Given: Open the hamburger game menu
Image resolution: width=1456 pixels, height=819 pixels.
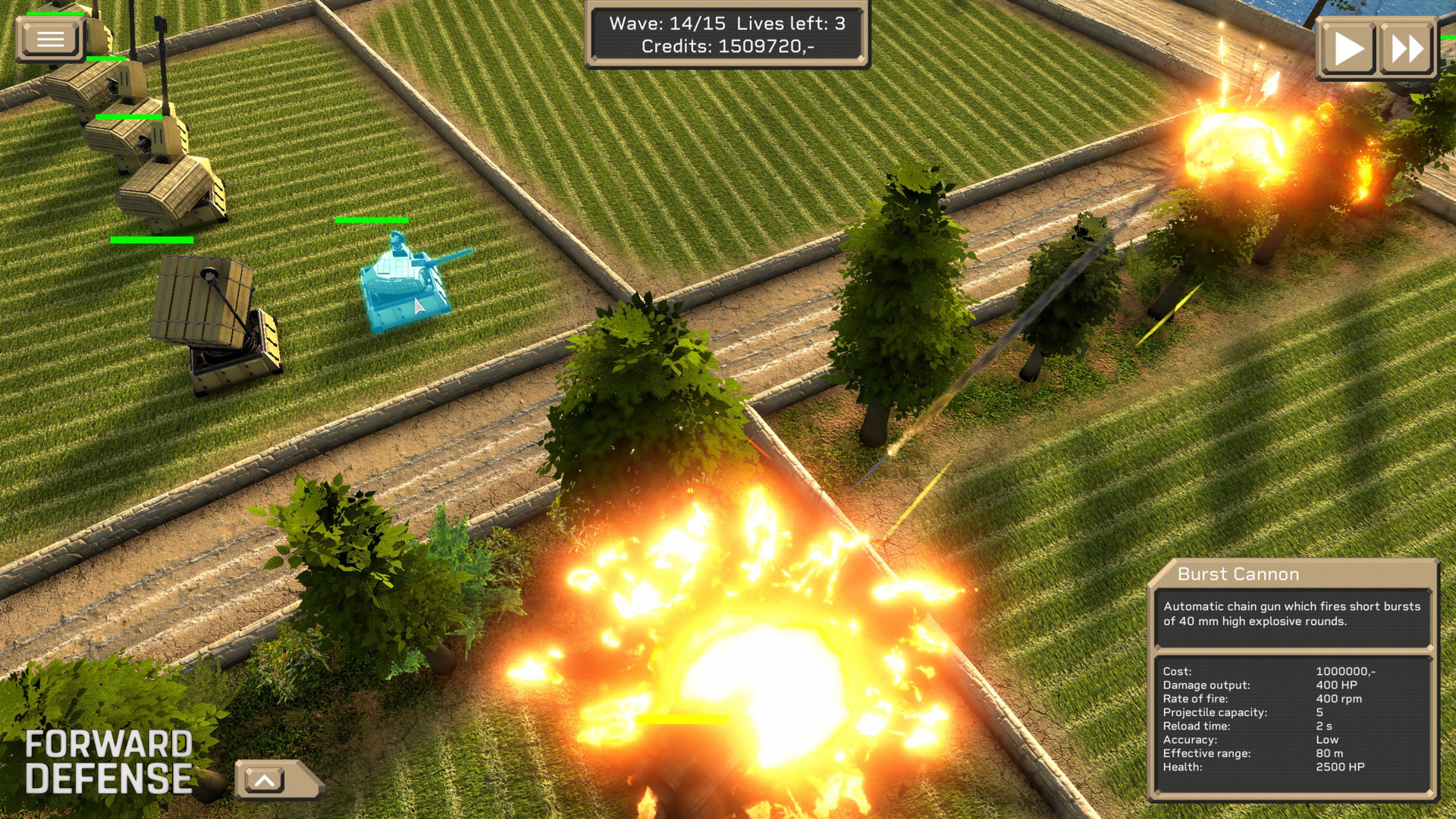Looking at the screenshot, I should tap(49, 38).
